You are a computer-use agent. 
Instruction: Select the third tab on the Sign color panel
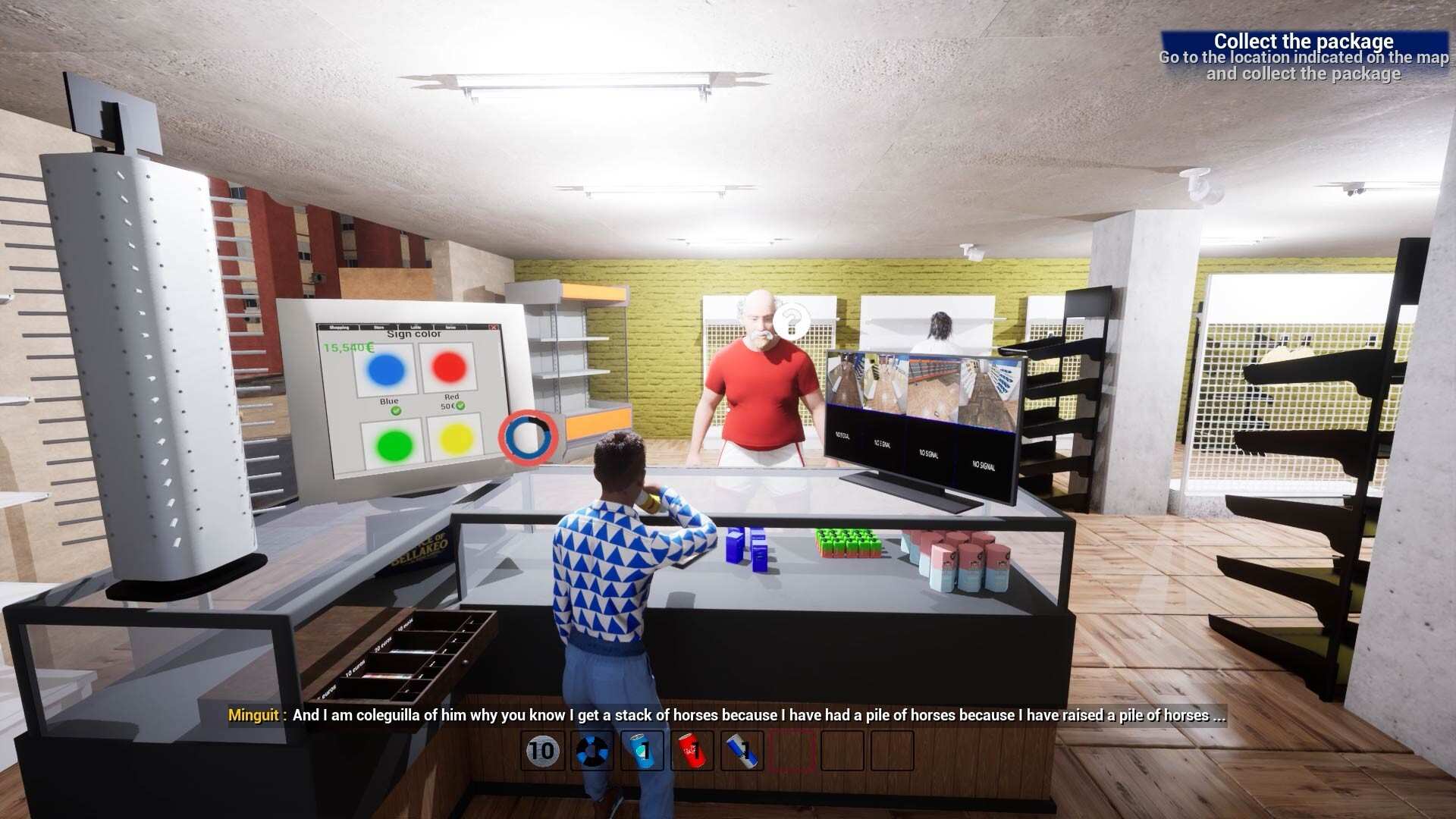tap(416, 327)
